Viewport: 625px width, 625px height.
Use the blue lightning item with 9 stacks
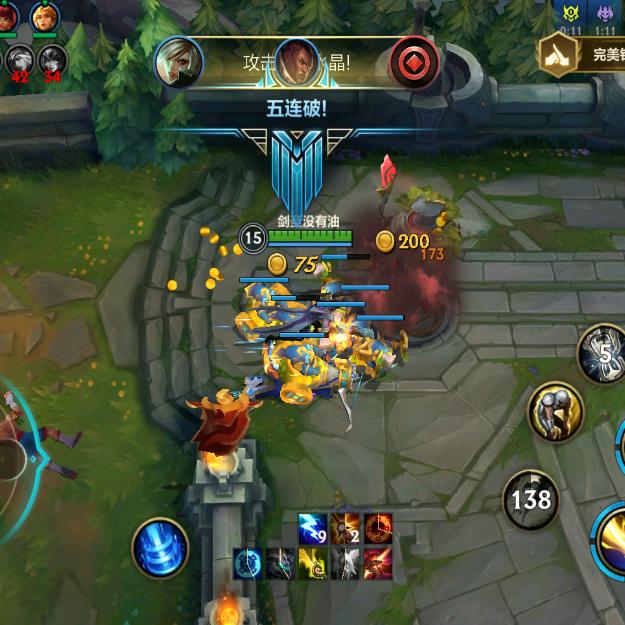tap(312, 528)
